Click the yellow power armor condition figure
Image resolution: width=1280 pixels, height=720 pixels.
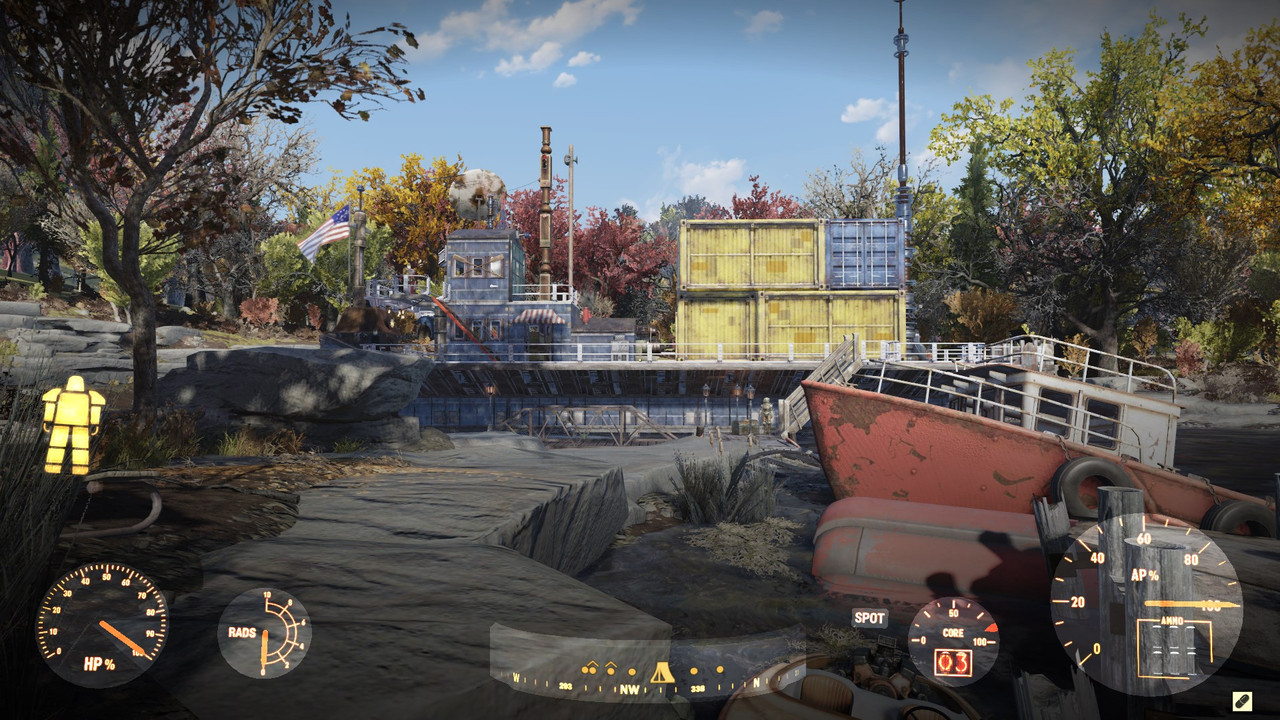[72, 424]
